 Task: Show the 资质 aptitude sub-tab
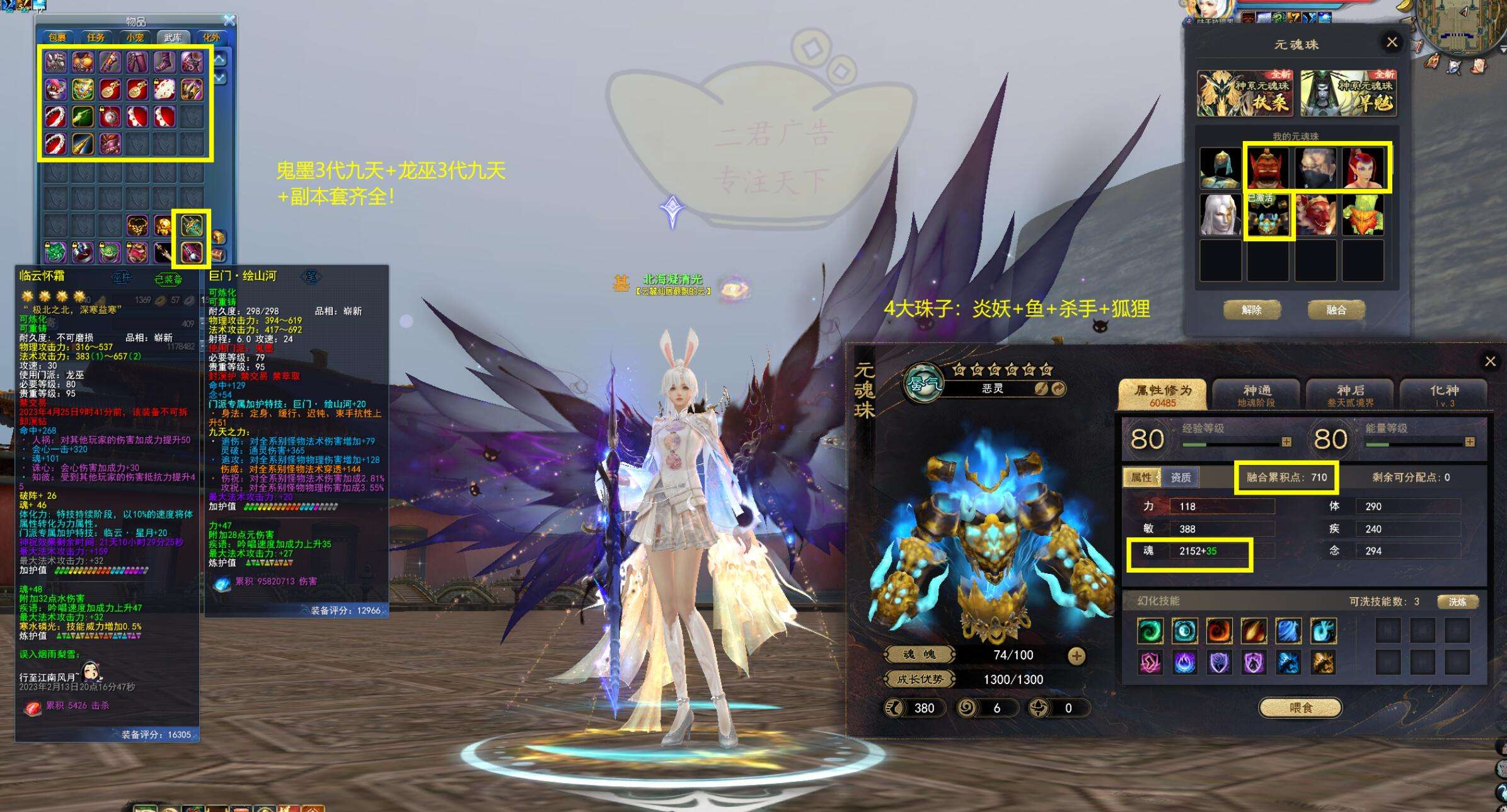(x=1181, y=477)
